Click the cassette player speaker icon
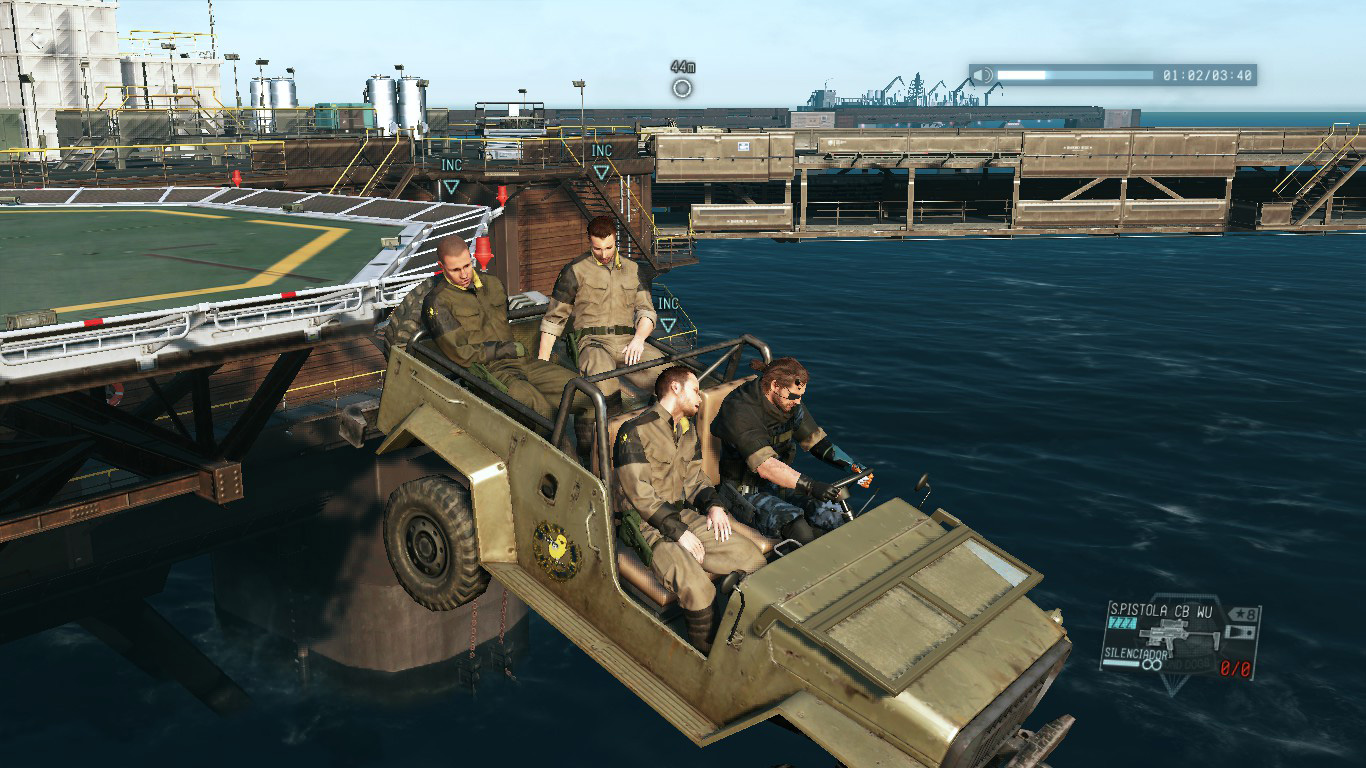Image resolution: width=1366 pixels, height=768 pixels. pos(984,75)
